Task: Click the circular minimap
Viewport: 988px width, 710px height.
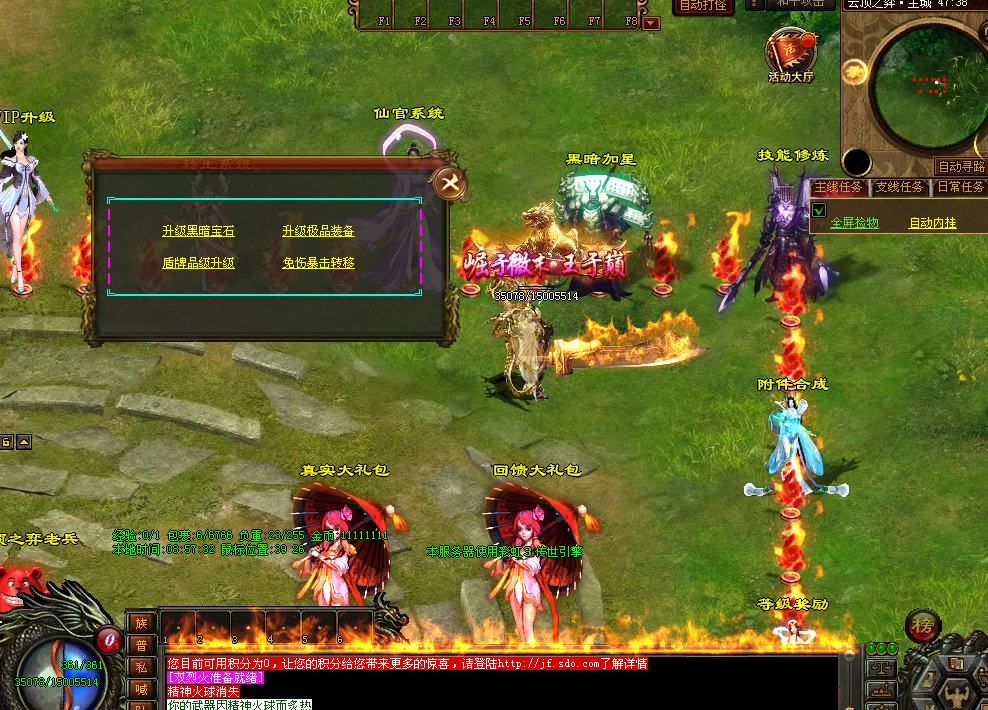Action: pos(929,82)
